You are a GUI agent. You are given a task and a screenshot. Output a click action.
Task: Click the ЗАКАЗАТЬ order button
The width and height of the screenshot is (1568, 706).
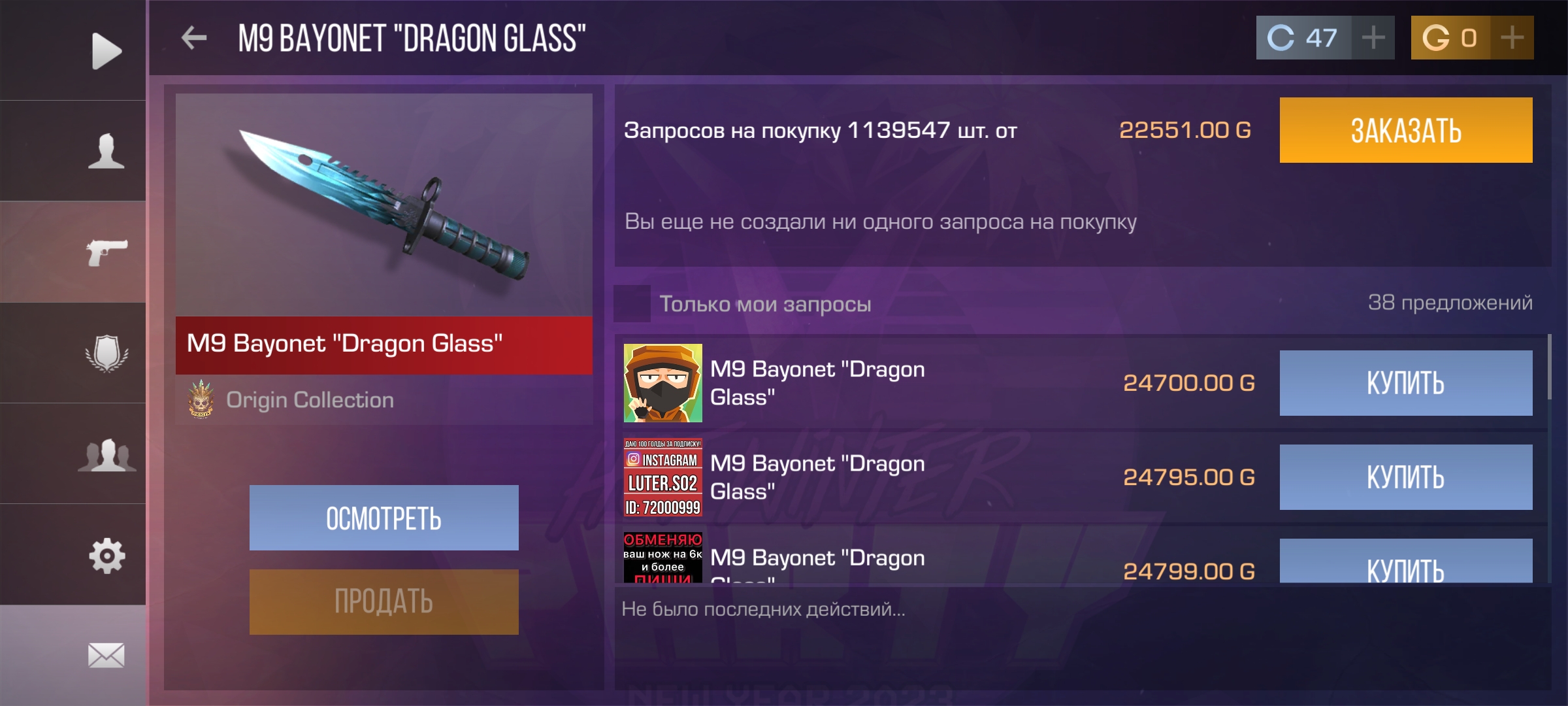[1405, 130]
